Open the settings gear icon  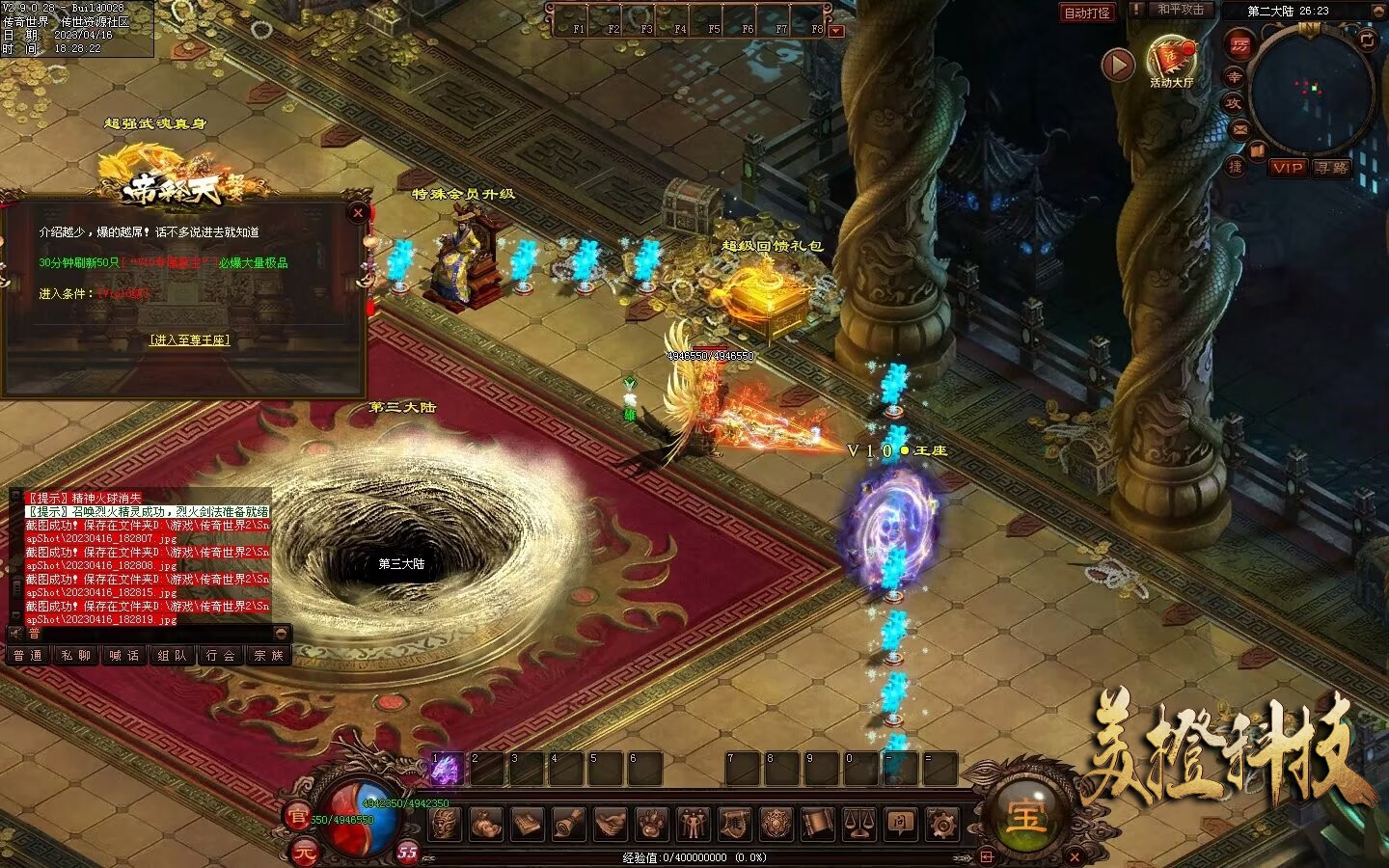coord(942,825)
